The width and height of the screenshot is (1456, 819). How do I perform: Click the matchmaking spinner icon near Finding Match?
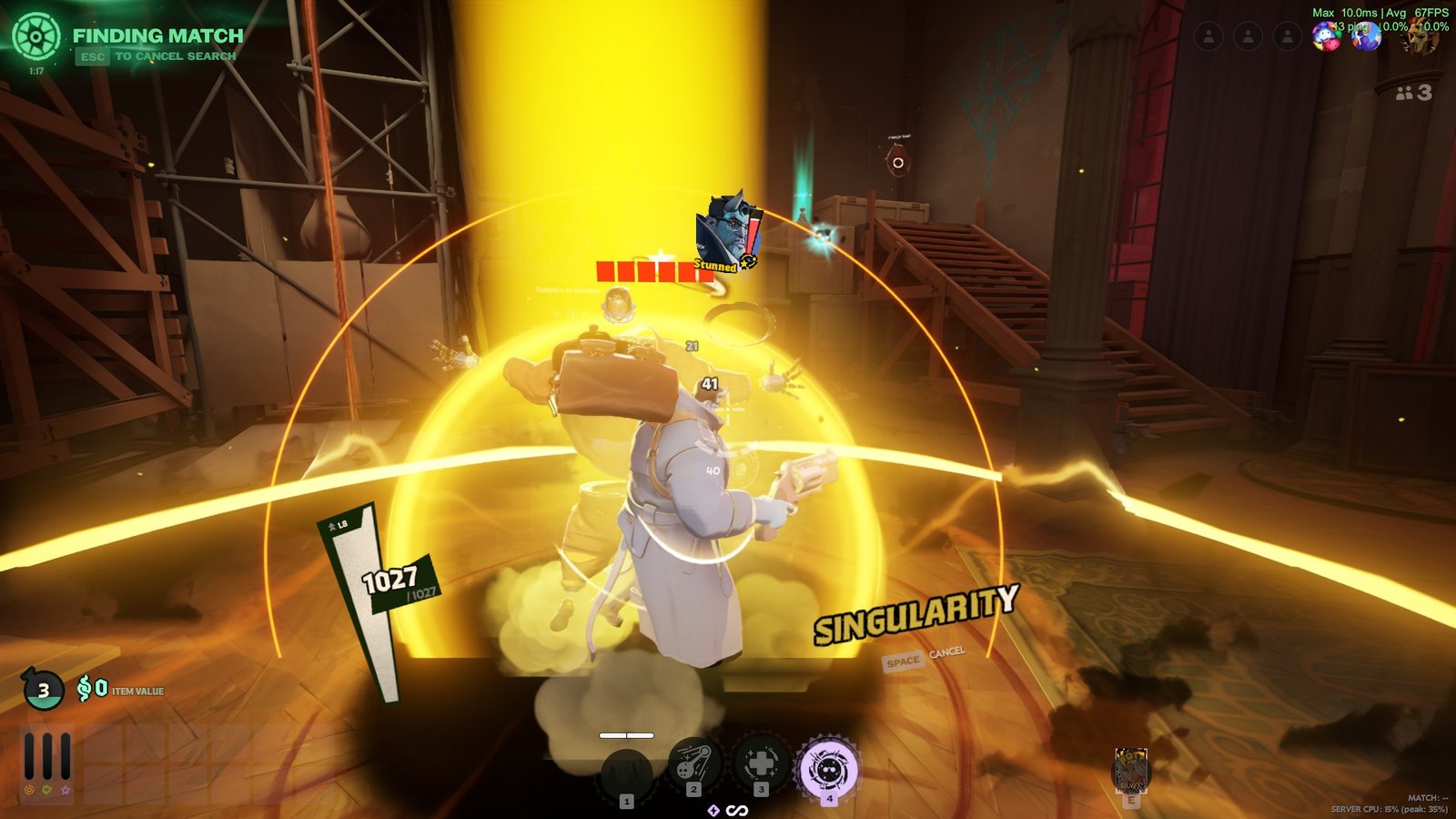coord(38,36)
